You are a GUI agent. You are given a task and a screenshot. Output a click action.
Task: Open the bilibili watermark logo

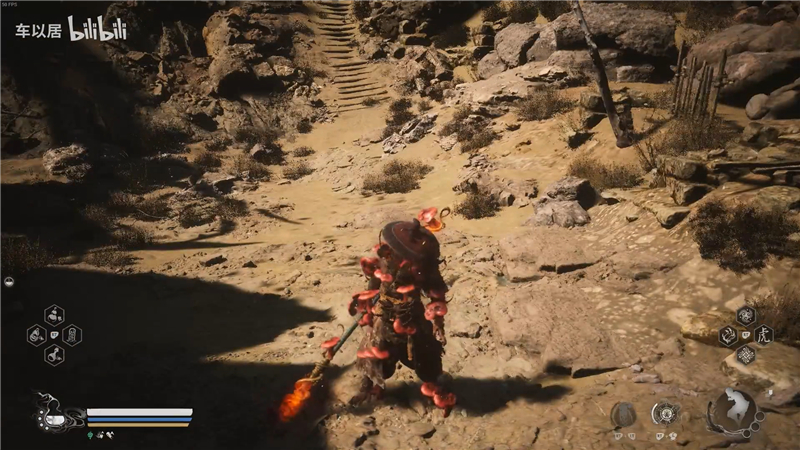[x=97, y=28]
